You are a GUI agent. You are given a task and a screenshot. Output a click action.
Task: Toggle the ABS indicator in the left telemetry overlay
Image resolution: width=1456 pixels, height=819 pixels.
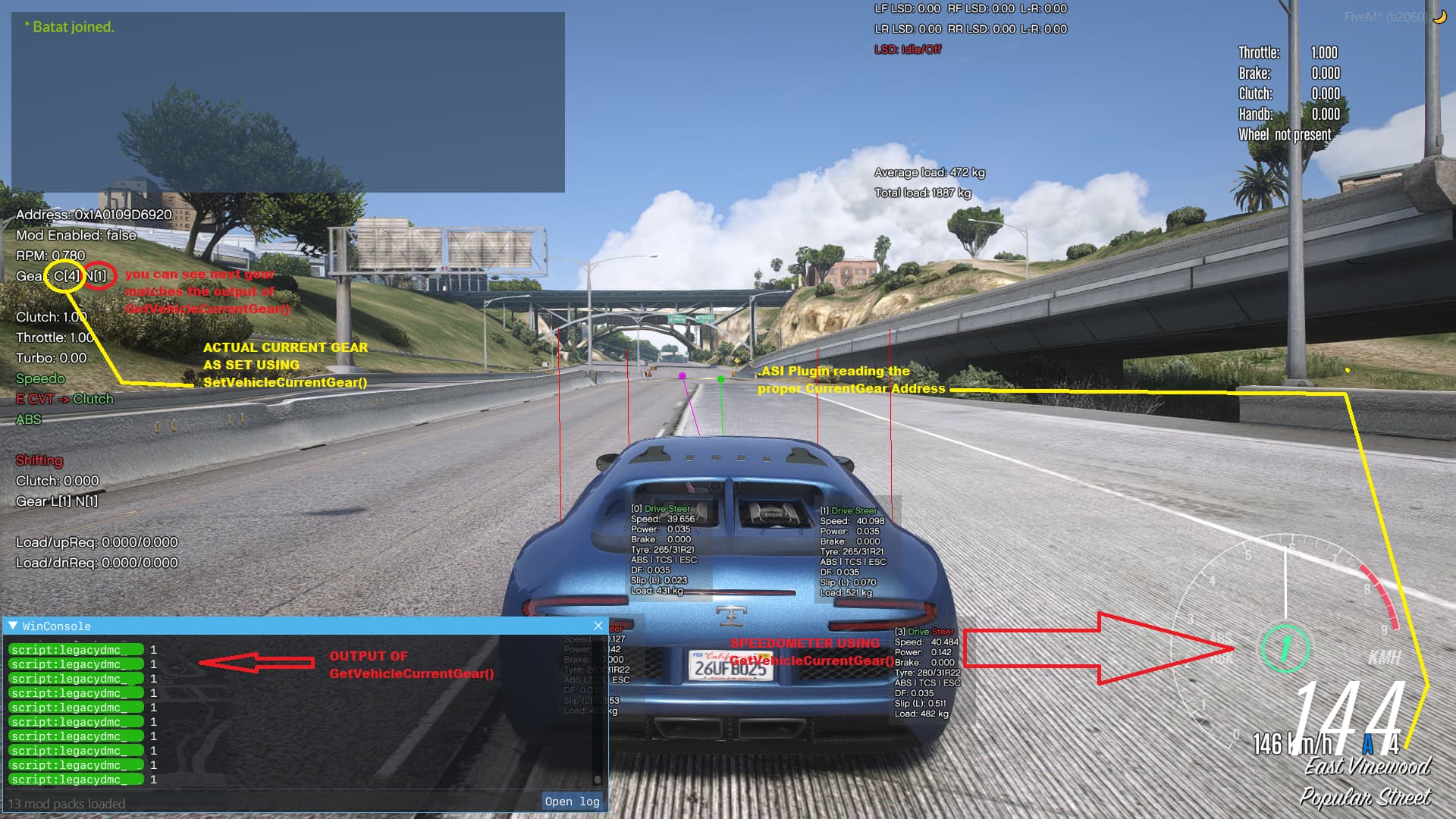point(30,419)
